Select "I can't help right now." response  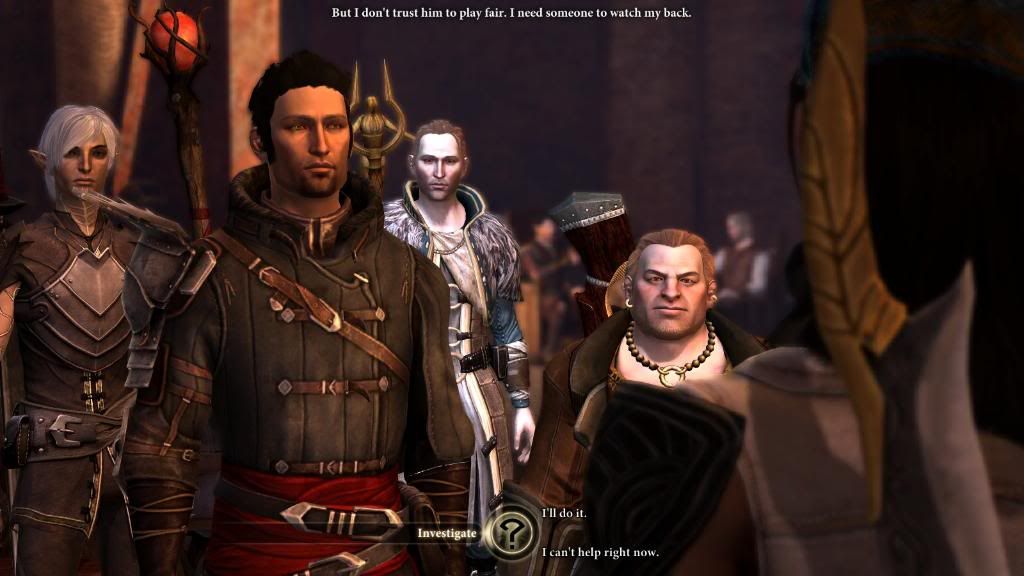(x=600, y=552)
